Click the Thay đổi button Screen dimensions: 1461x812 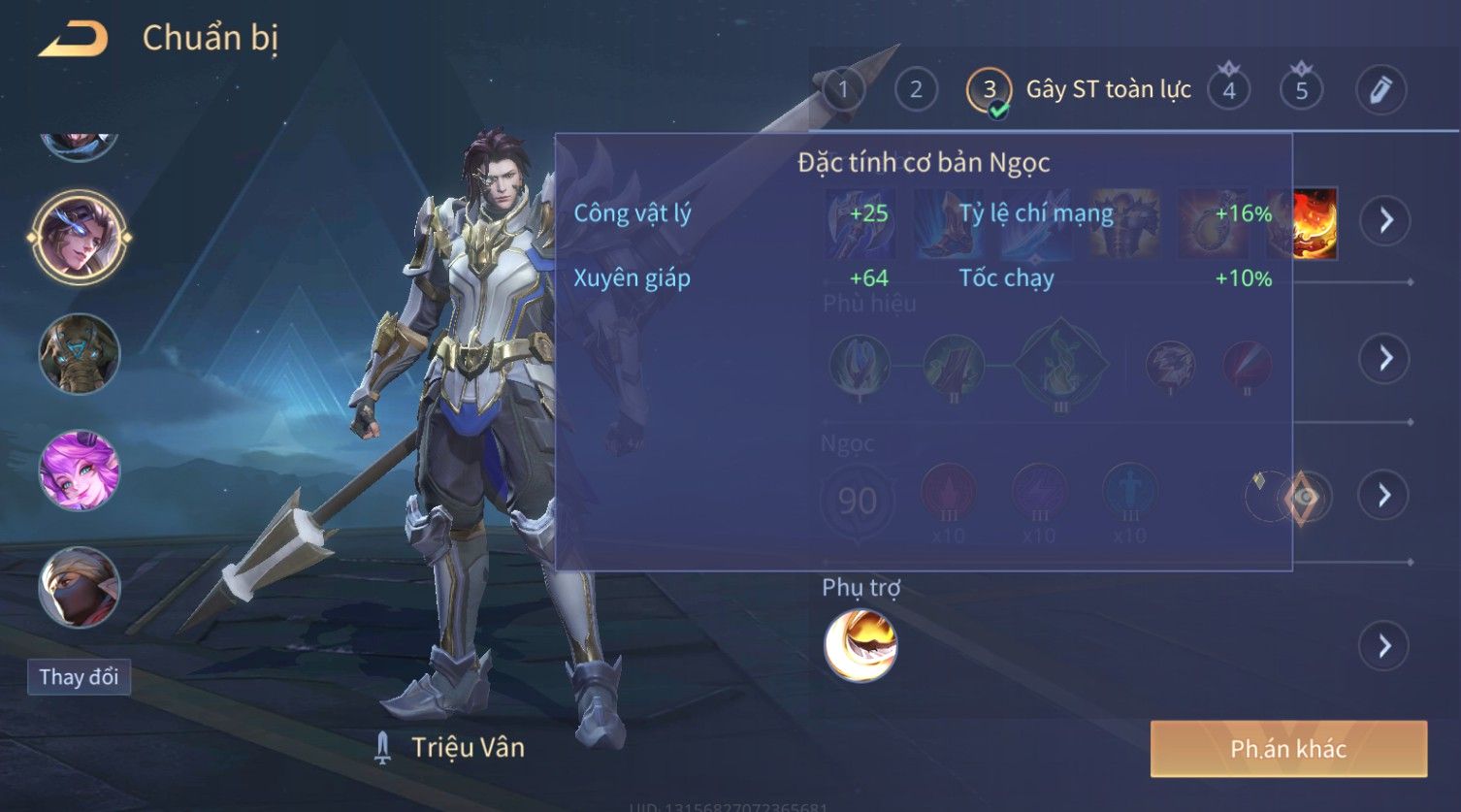point(79,677)
